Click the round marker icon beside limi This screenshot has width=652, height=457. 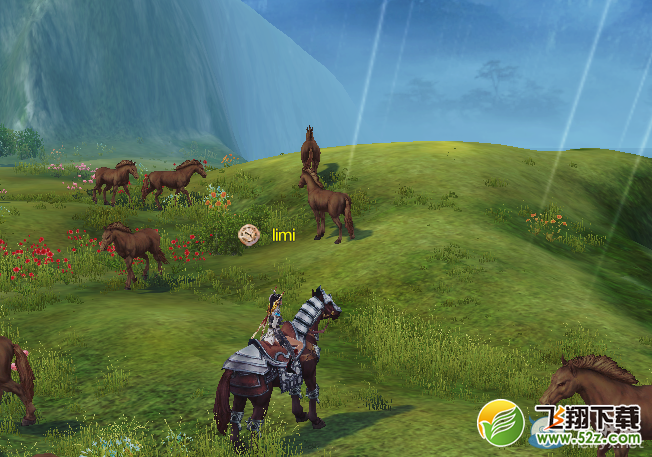point(249,235)
